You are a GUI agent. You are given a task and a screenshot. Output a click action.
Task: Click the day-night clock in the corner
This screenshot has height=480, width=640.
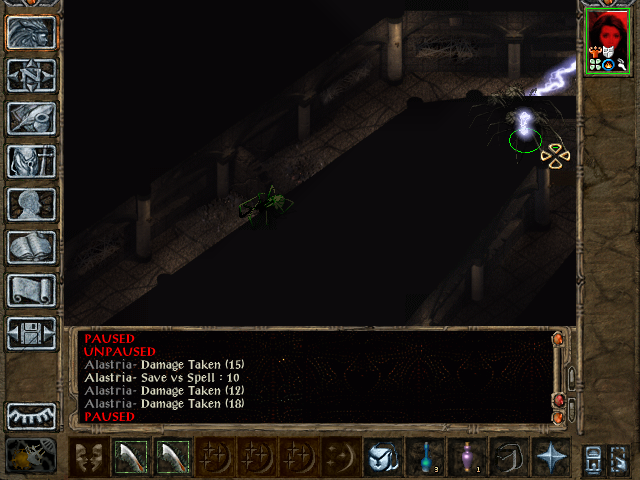[x=31, y=457]
